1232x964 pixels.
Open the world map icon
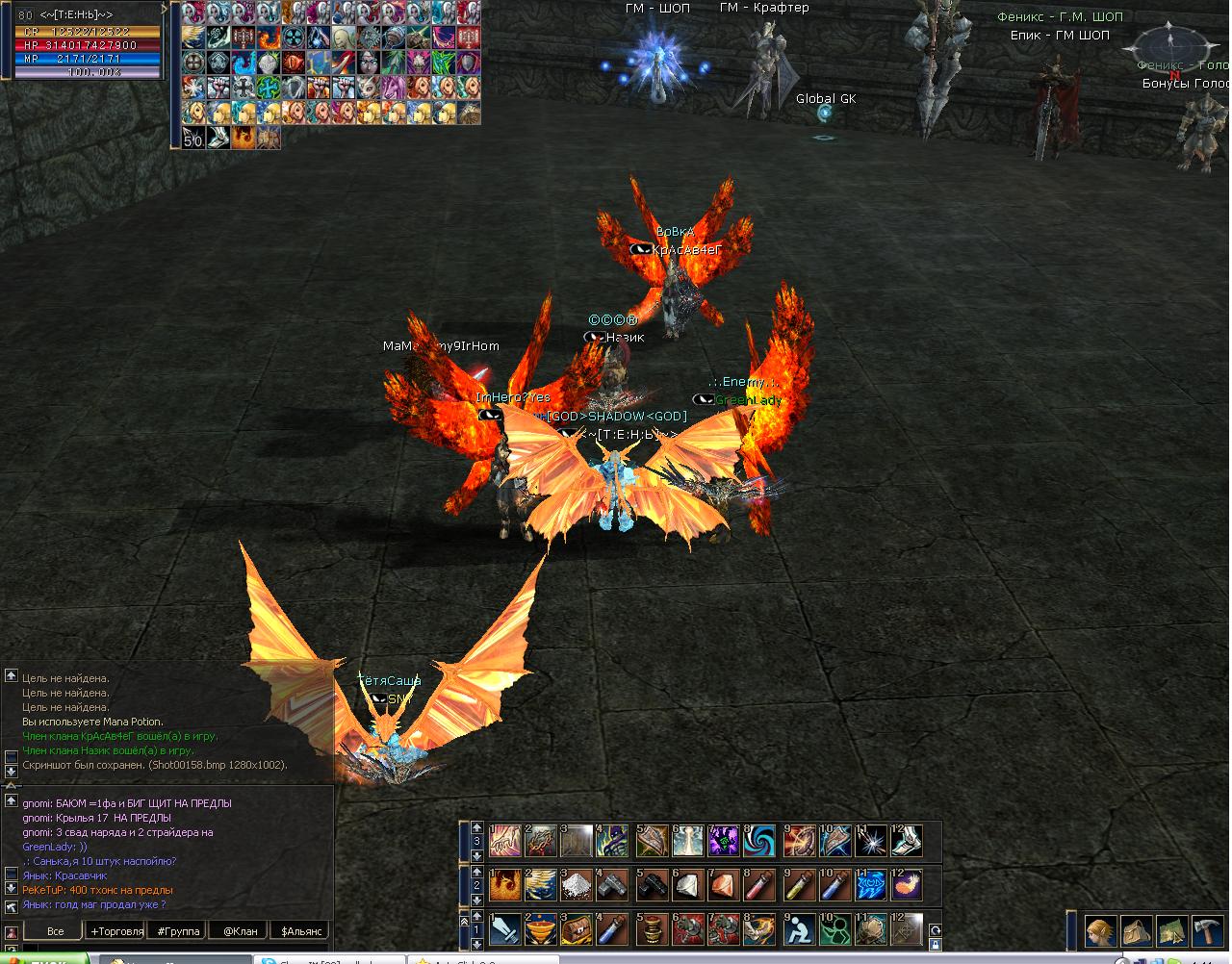click(x=1172, y=930)
